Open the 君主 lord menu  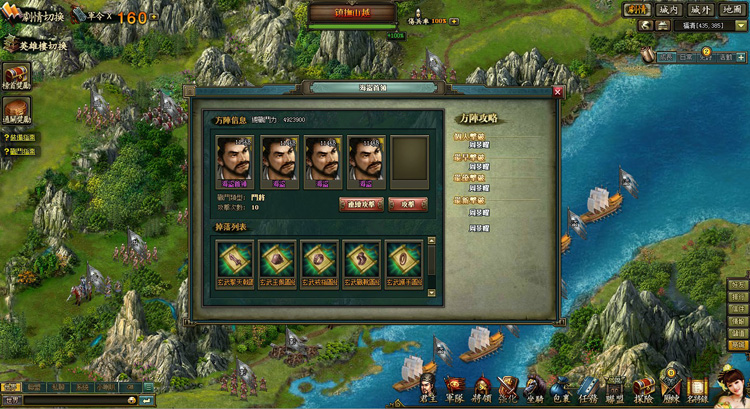tap(430, 387)
